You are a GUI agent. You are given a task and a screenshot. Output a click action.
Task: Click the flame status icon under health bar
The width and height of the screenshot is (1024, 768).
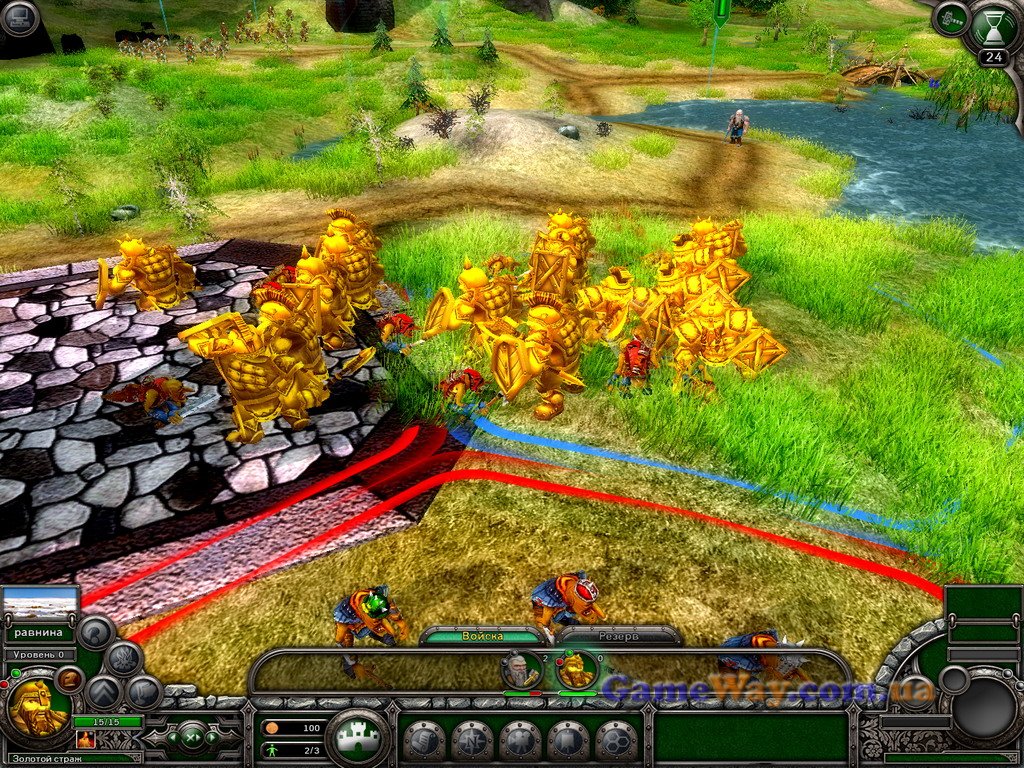(x=85, y=739)
